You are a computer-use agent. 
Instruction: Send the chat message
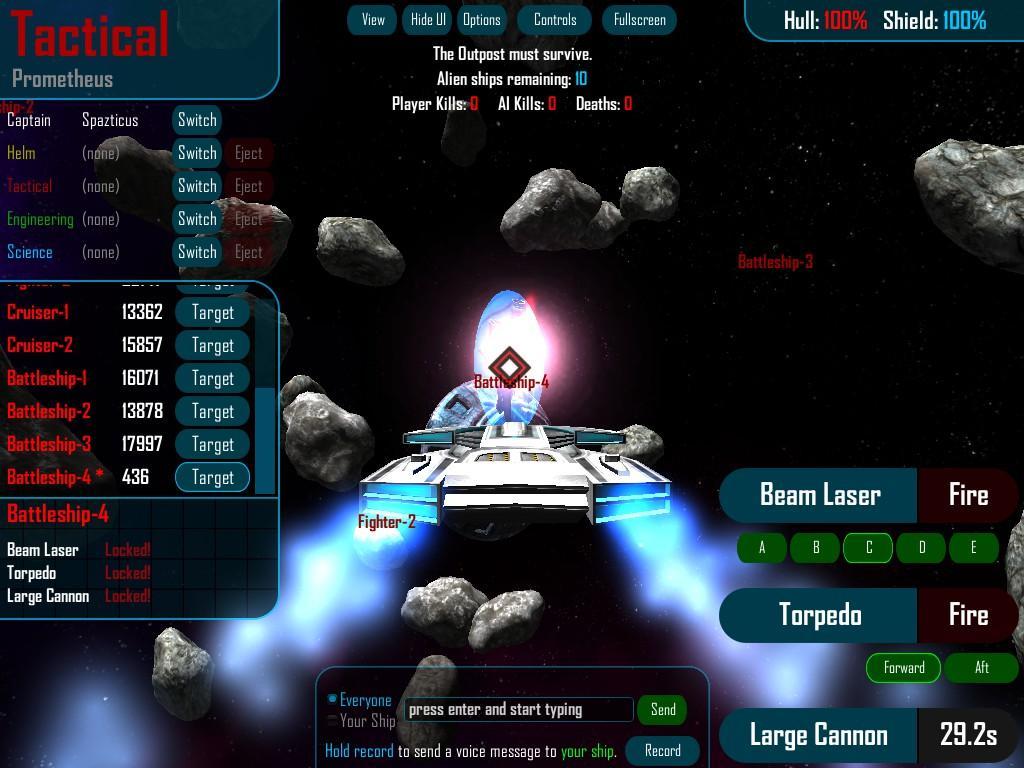pos(663,710)
